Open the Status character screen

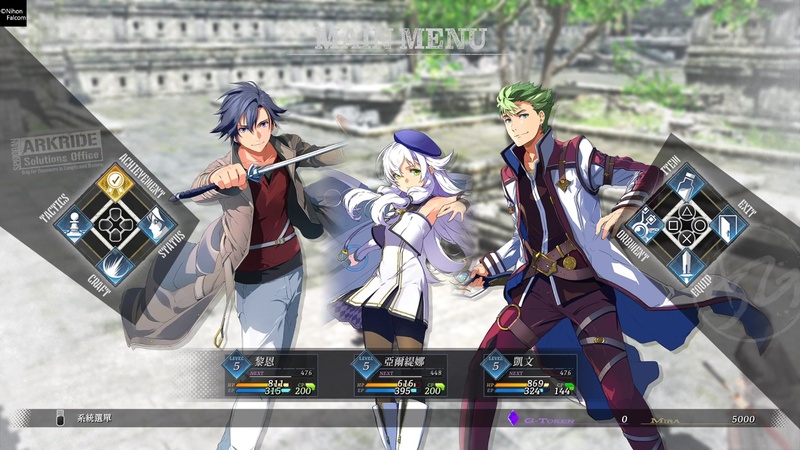[x=156, y=223]
